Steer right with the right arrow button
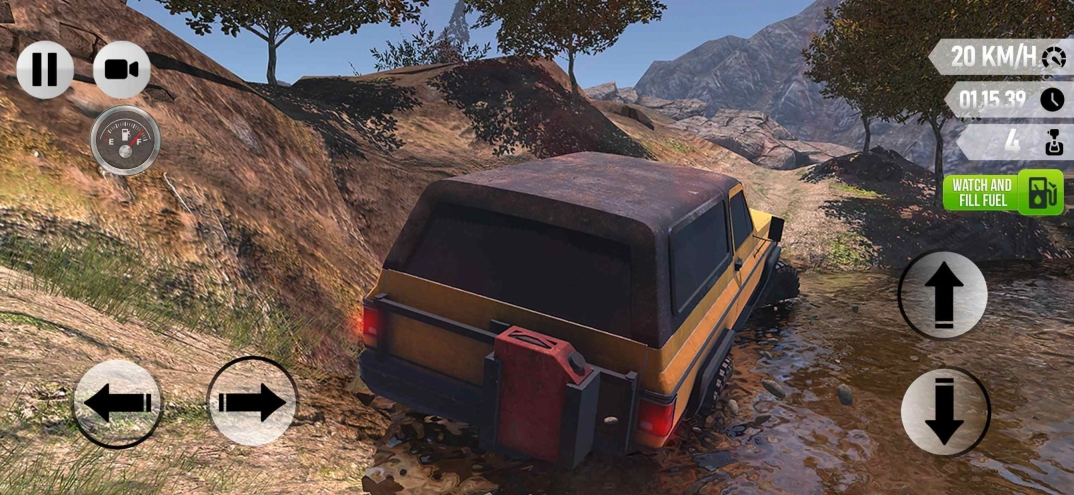The height and width of the screenshot is (495, 1074). [x=252, y=402]
